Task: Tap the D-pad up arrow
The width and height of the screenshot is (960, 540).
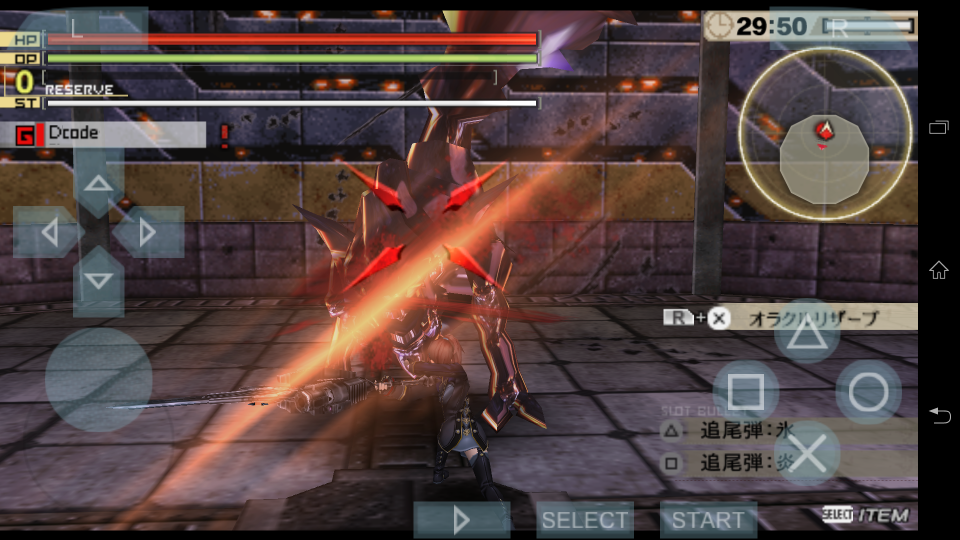Action: [98, 182]
